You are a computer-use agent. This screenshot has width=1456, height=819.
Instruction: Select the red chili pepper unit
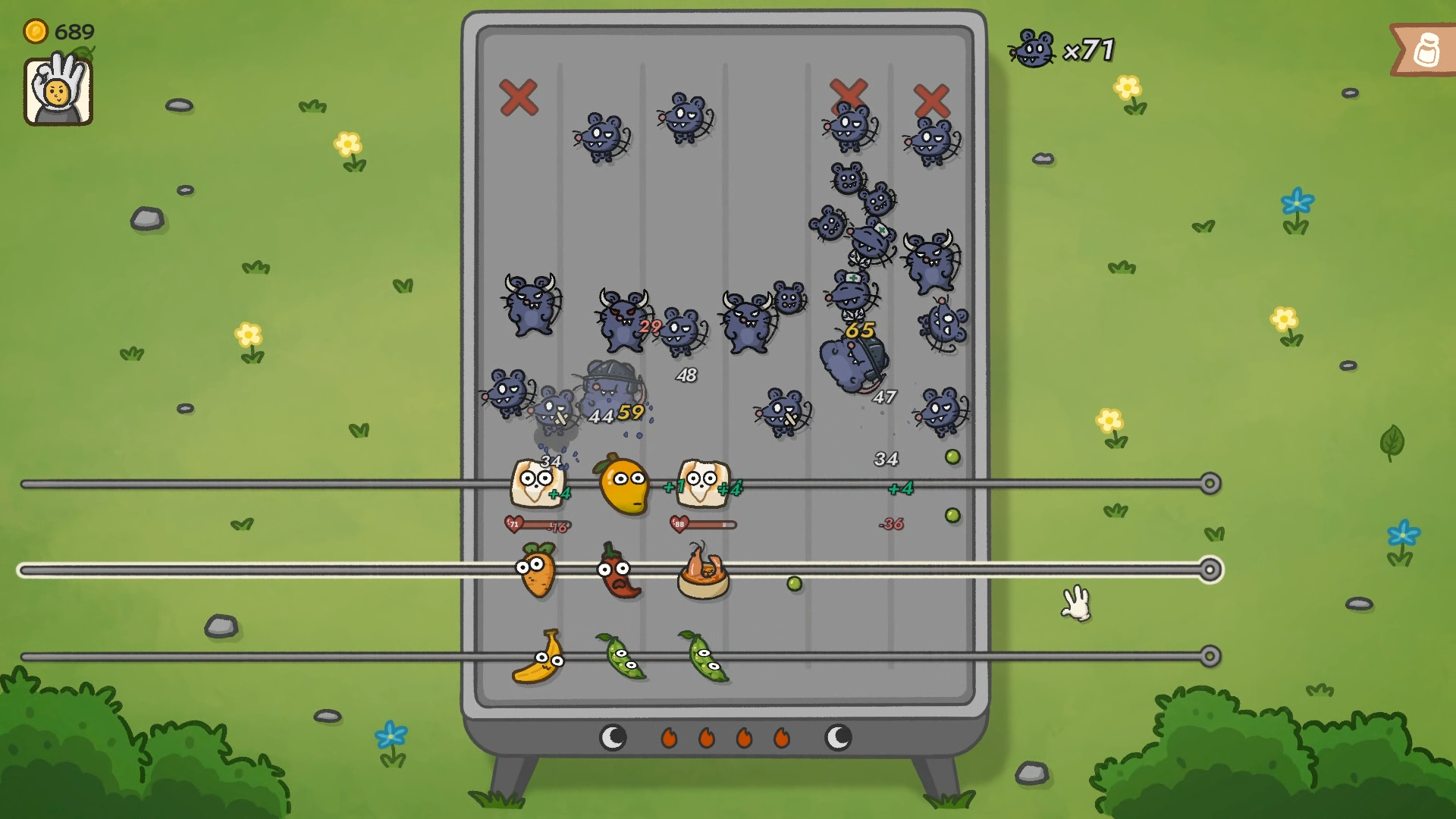[x=619, y=572]
